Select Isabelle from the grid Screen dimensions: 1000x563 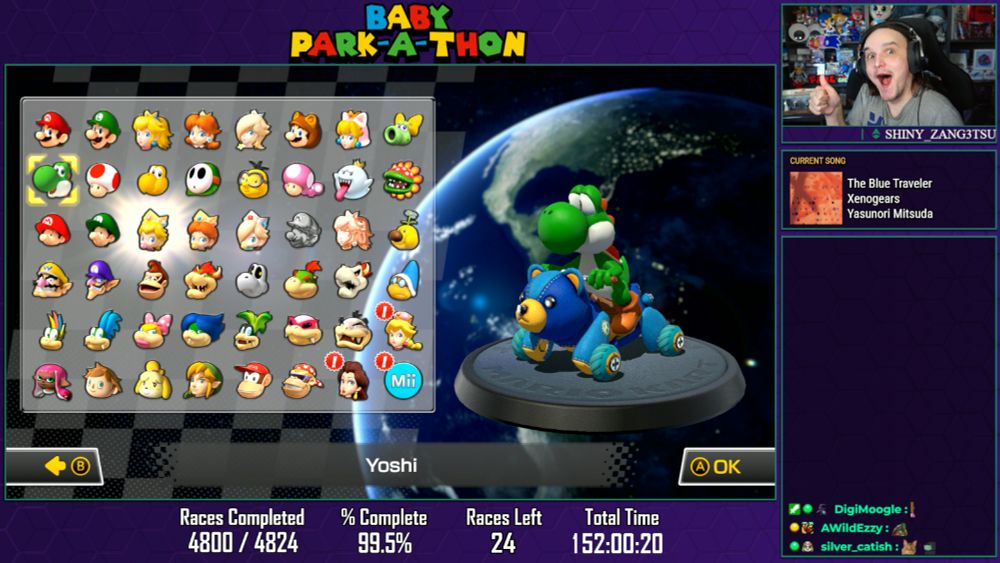click(x=152, y=380)
